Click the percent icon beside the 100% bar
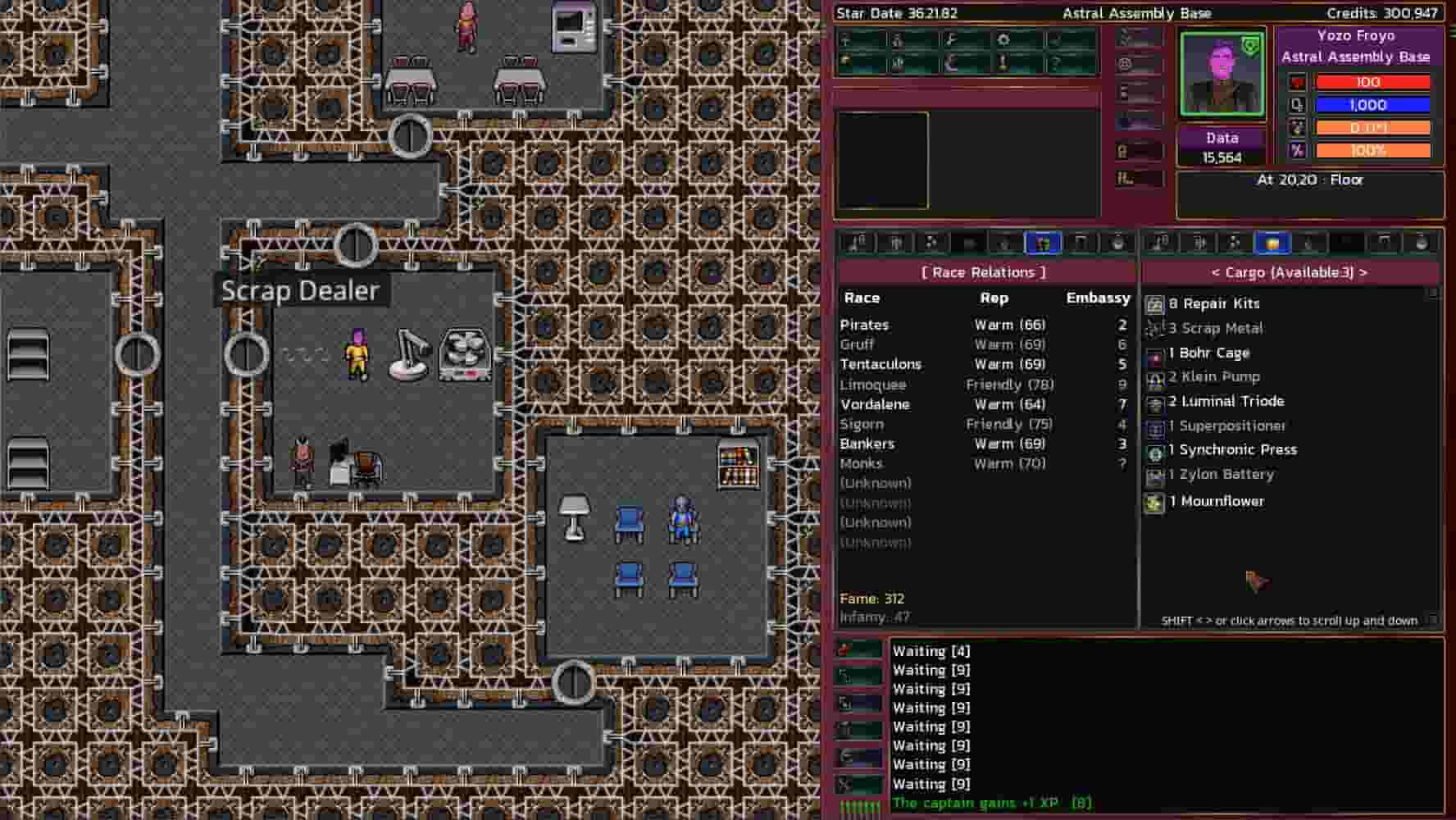This screenshot has width=1456, height=820. click(x=1298, y=150)
